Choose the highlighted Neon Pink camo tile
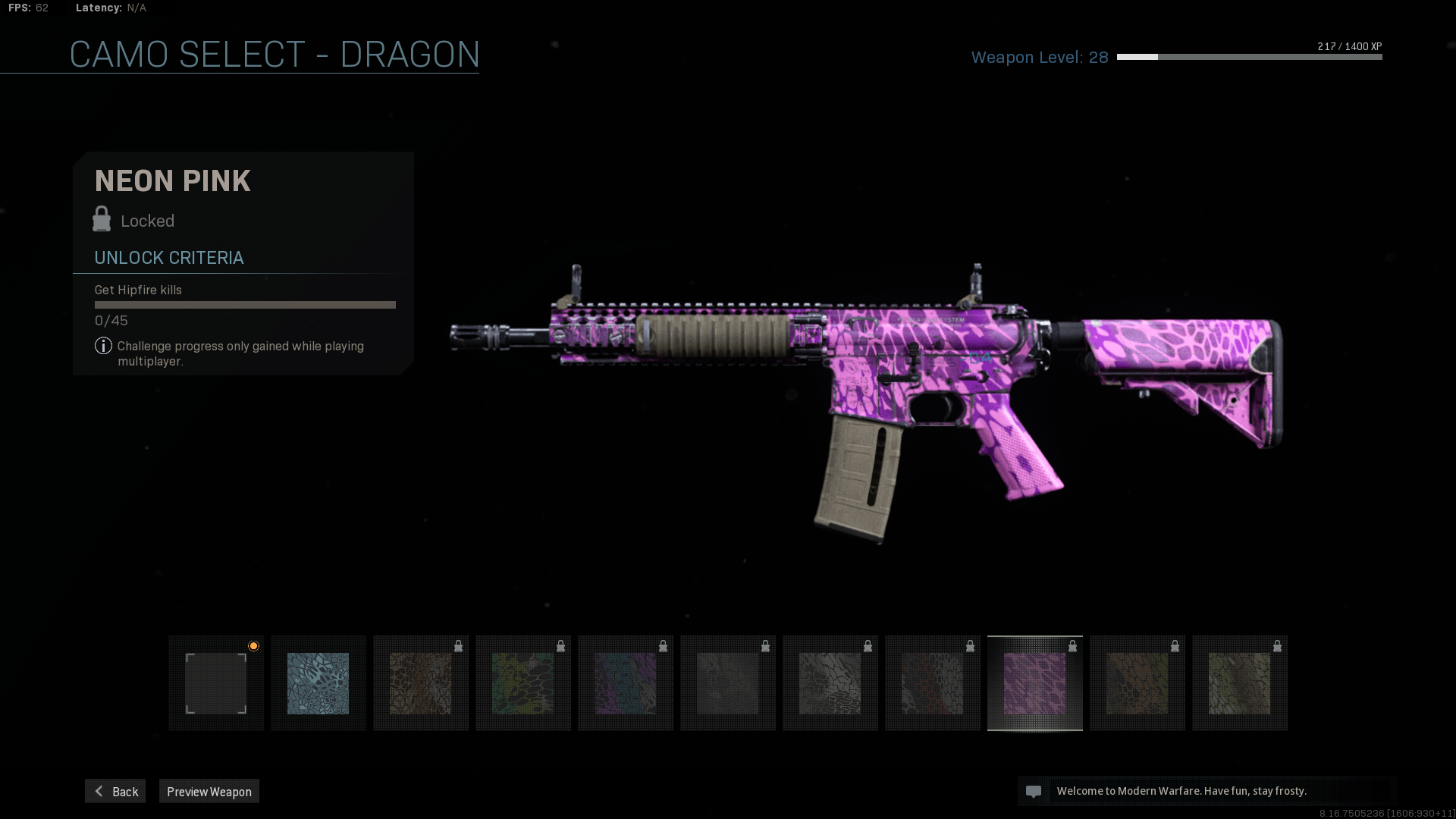1456x819 pixels. [x=1035, y=683]
